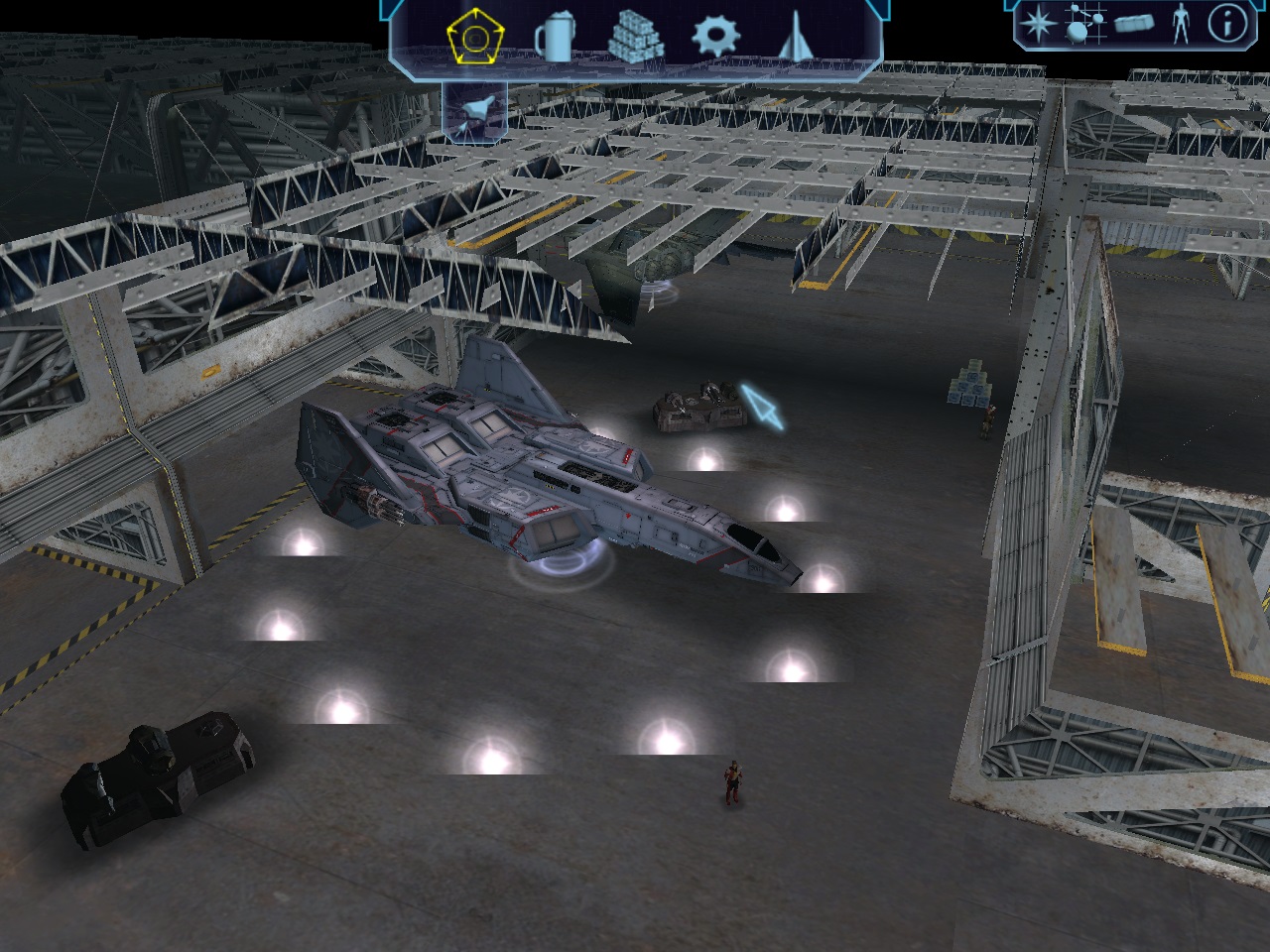Open the bar via beer mug icon
This screenshot has height=952, width=1270.
[x=555, y=40]
